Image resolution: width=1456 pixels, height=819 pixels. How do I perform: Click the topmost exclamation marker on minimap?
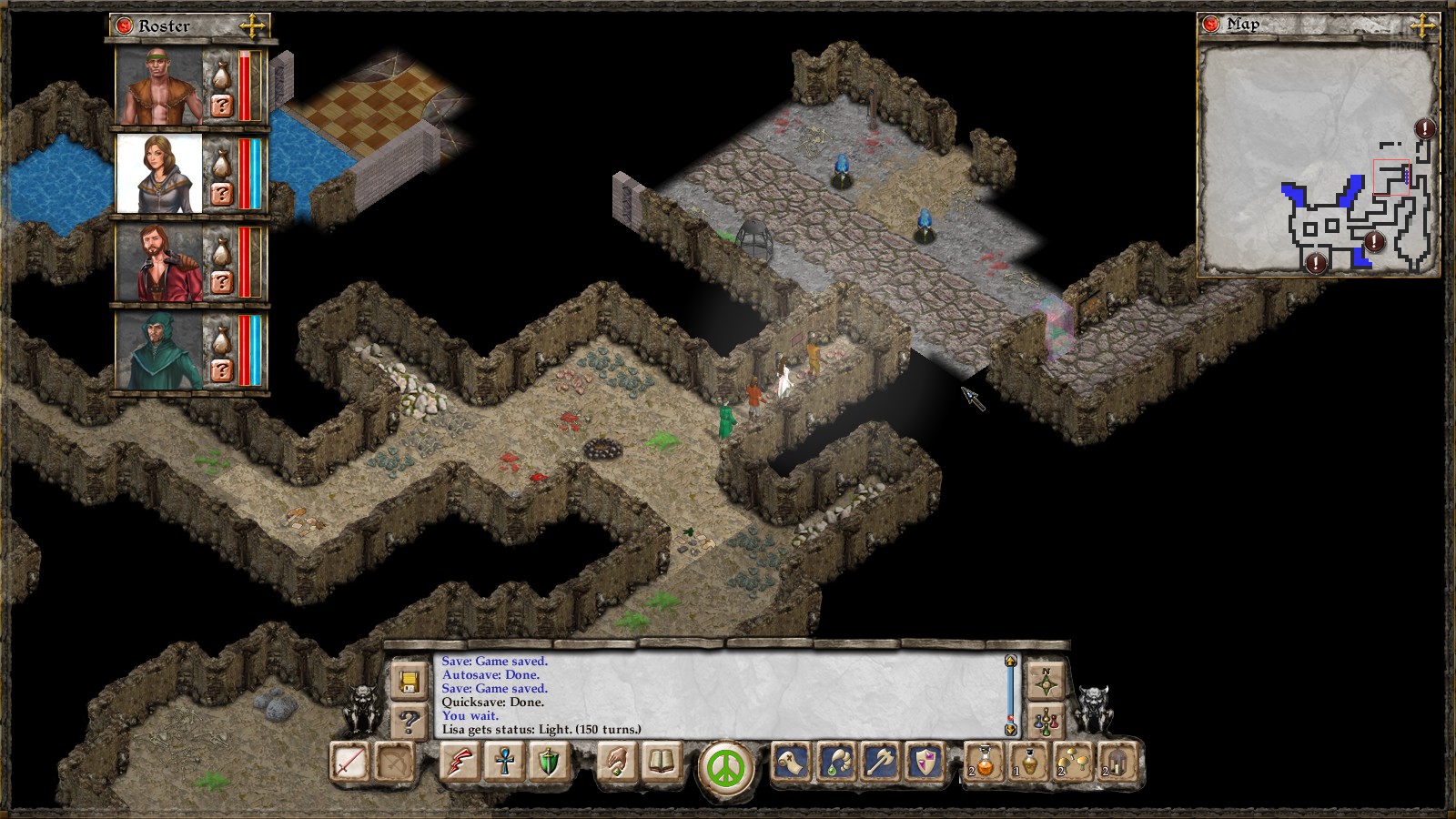click(1424, 129)
